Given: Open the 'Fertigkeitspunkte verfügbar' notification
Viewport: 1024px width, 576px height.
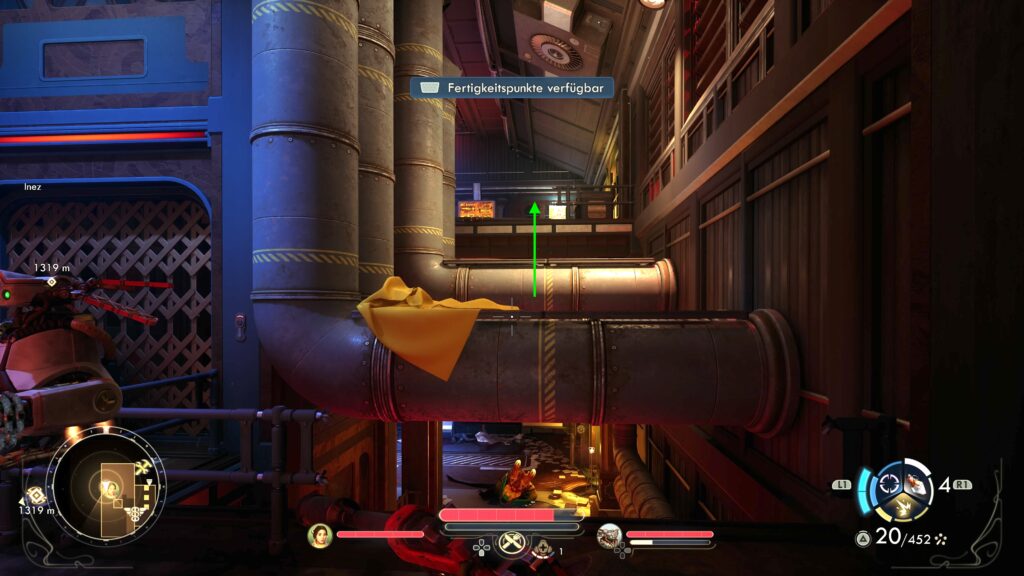Looking at the screenshot, I should click(510, 88).
